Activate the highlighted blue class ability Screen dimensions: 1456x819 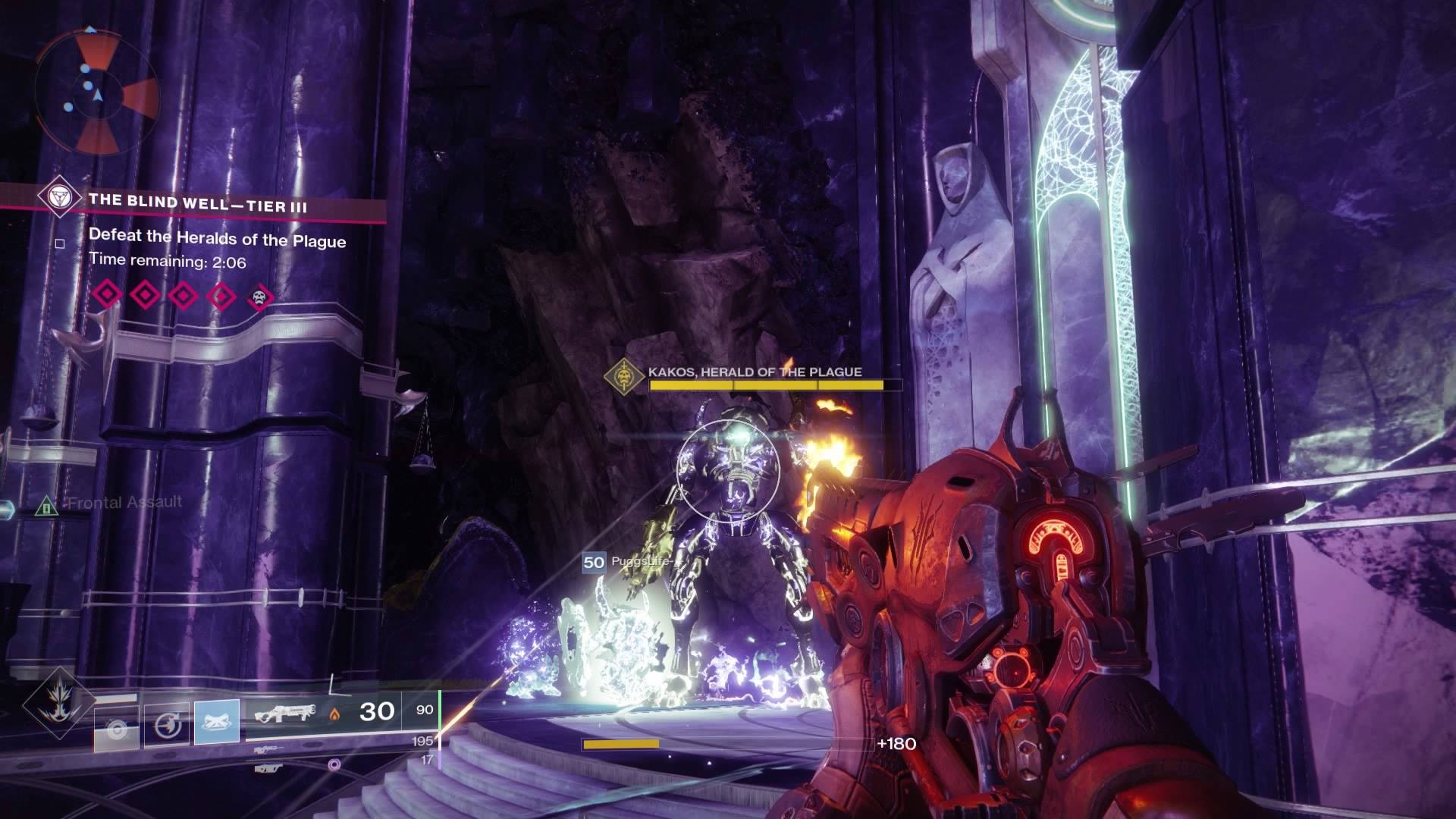pyautogui.click(x=217, y=721)
